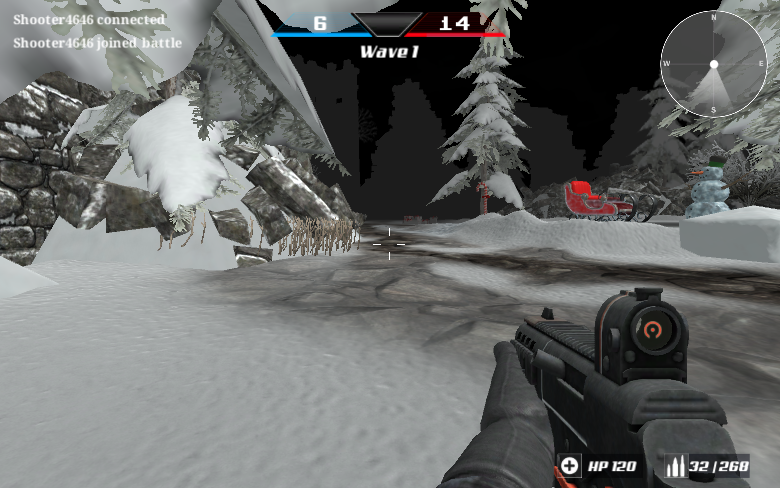Viewport: 780px width, 488px height.
Task: Click the bullets ammo icon
Action: [675, 465]
